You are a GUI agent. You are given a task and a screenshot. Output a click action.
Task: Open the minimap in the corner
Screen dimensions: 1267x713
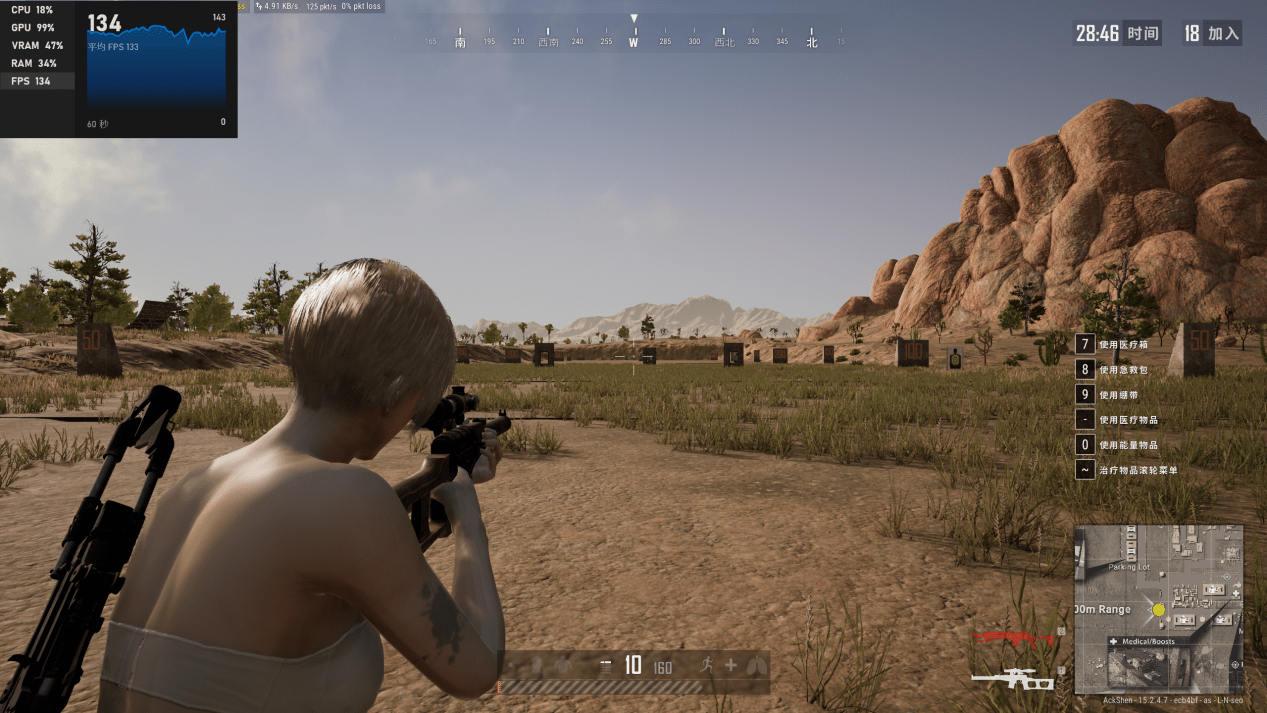[x=1158, y=608]
